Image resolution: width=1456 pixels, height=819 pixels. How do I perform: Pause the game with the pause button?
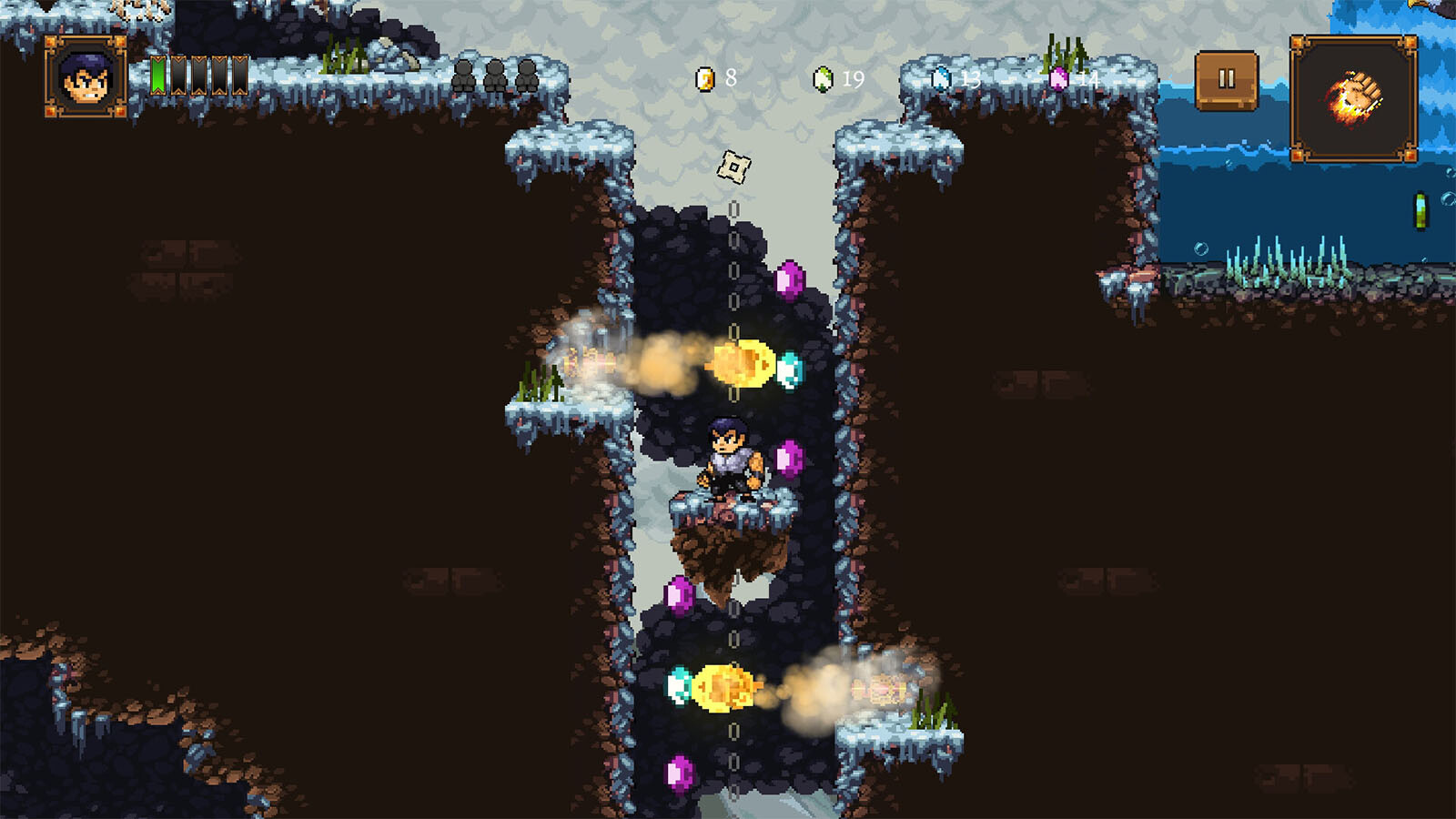(x=1226, y=80)
